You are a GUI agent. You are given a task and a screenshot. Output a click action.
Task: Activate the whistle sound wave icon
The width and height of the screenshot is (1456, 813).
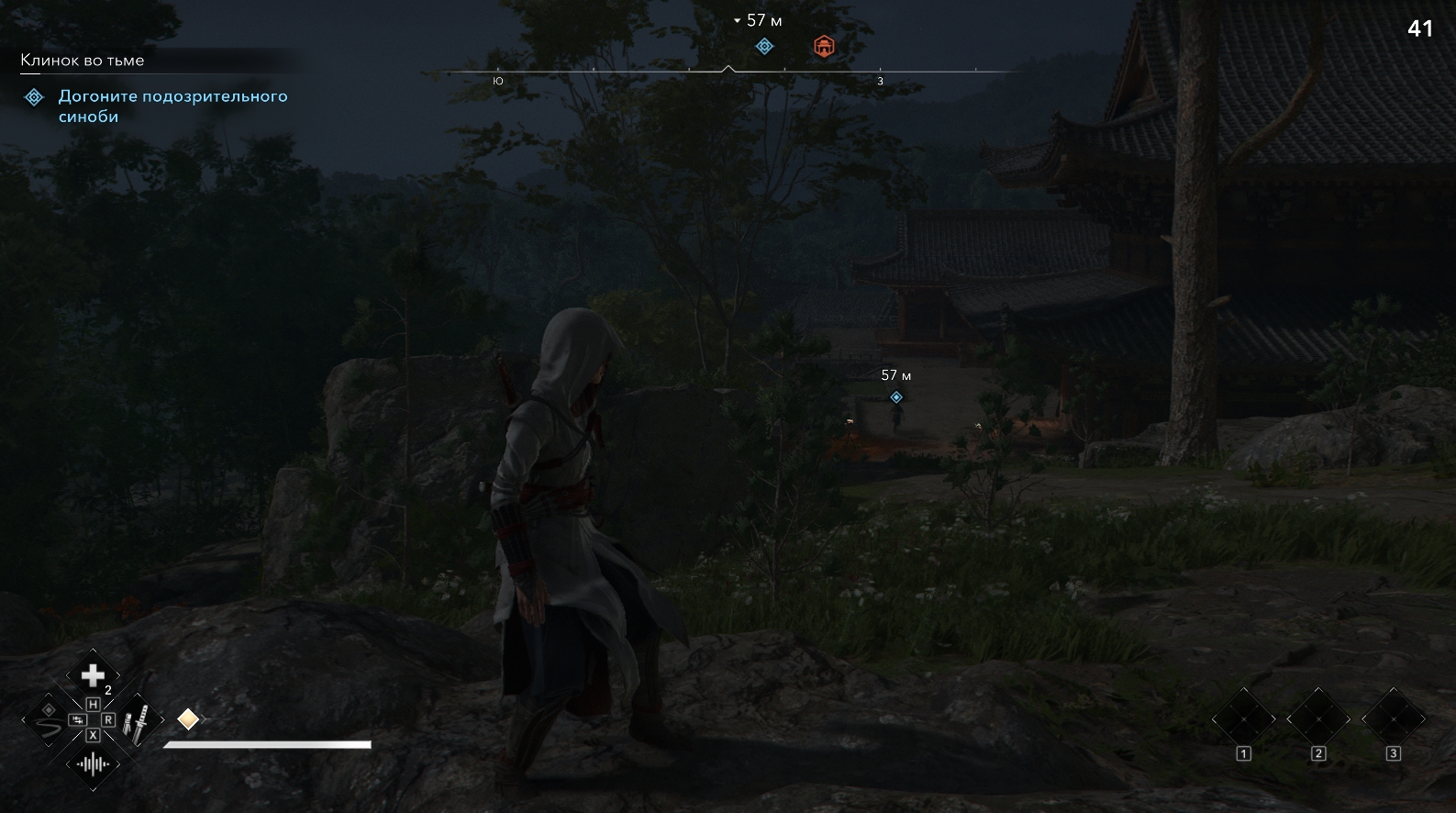pyautogui.click(x=93, y=763)
